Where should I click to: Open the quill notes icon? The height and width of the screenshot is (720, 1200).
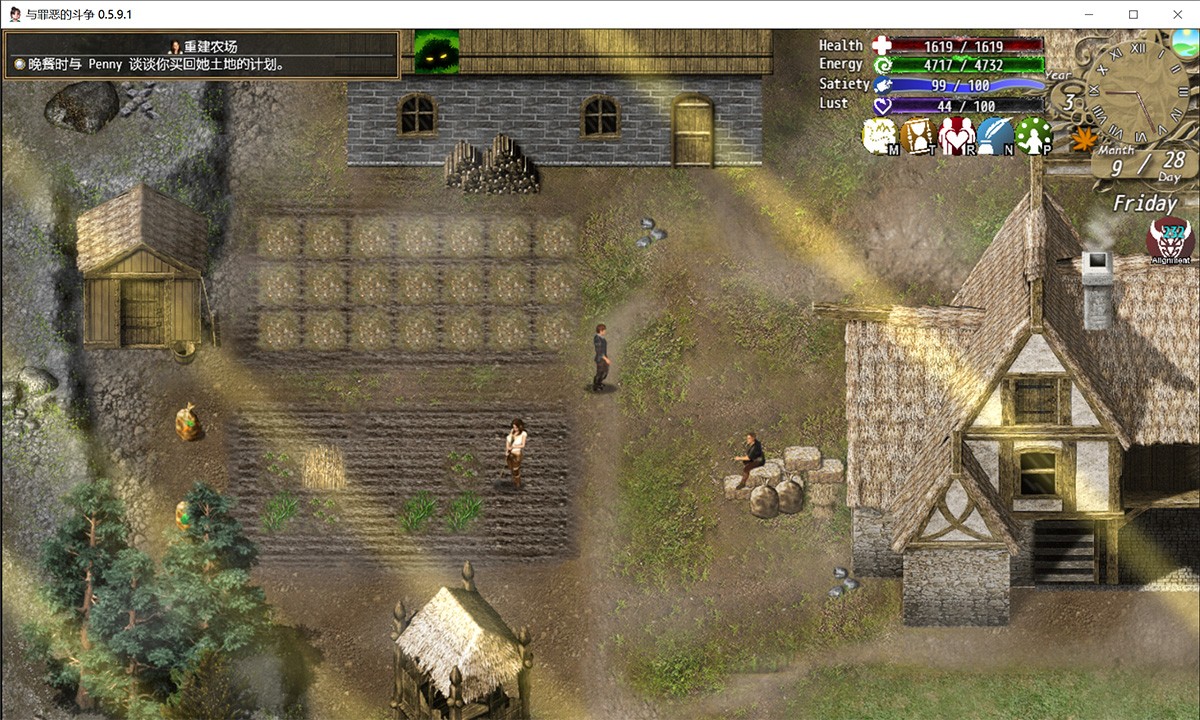[995, 136]
